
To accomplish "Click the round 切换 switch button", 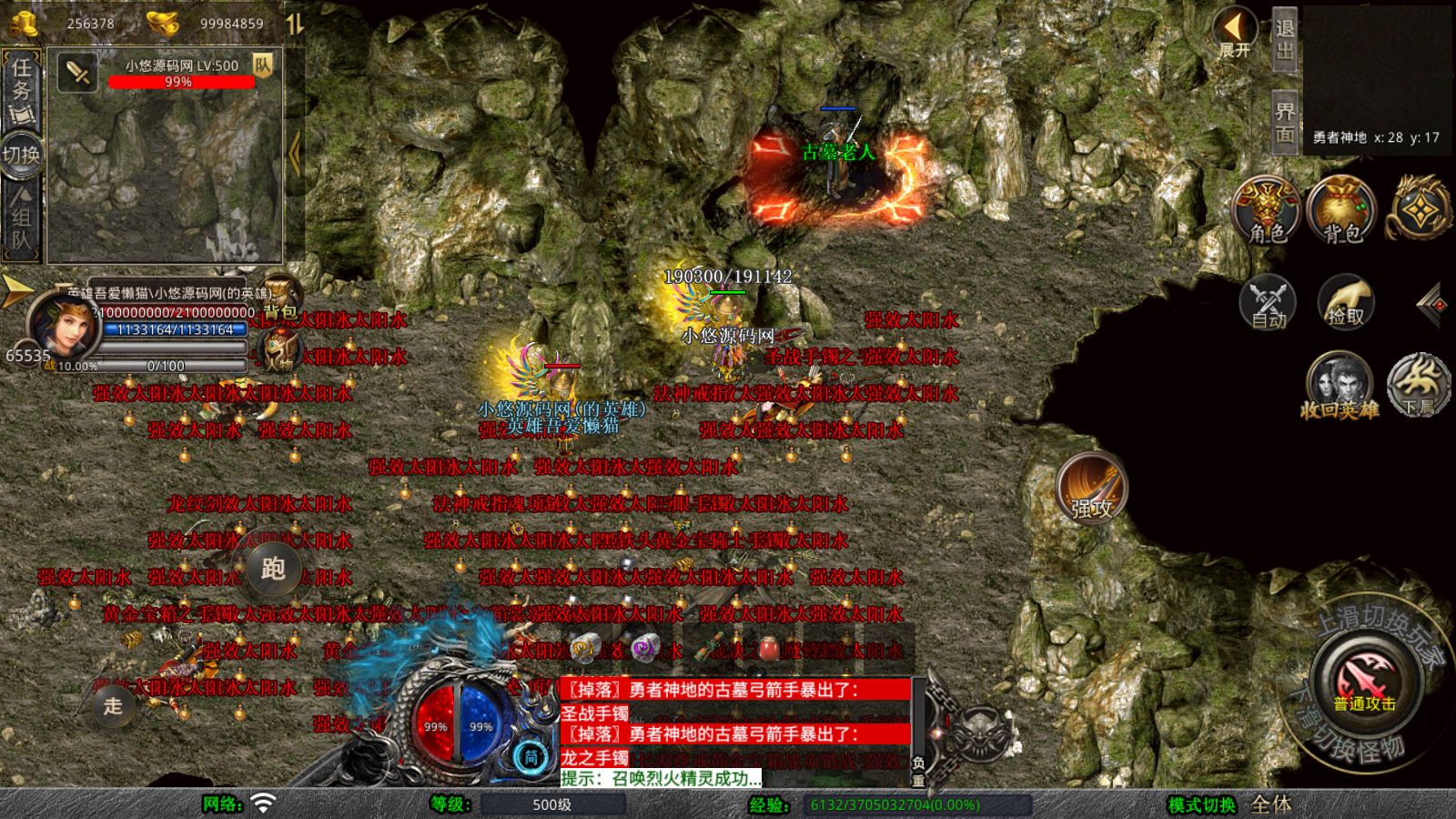I will [22, 154].
